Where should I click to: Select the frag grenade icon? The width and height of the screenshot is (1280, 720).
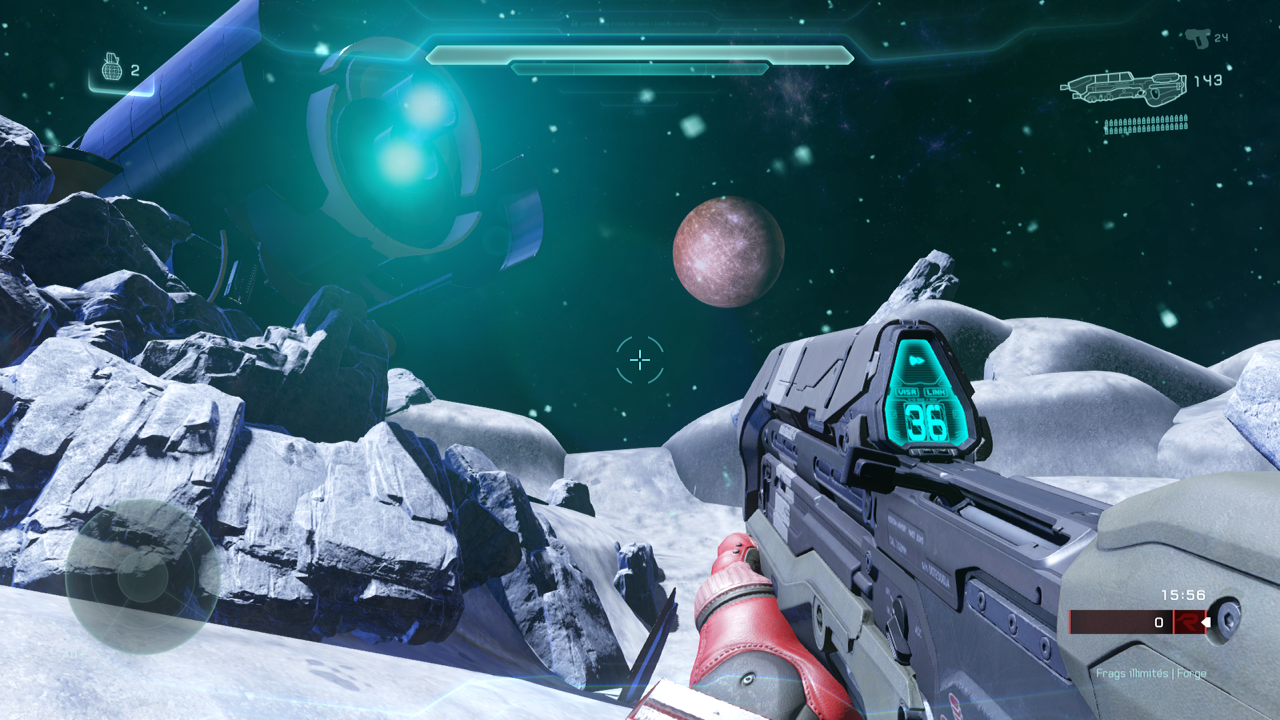pos(112,68)
